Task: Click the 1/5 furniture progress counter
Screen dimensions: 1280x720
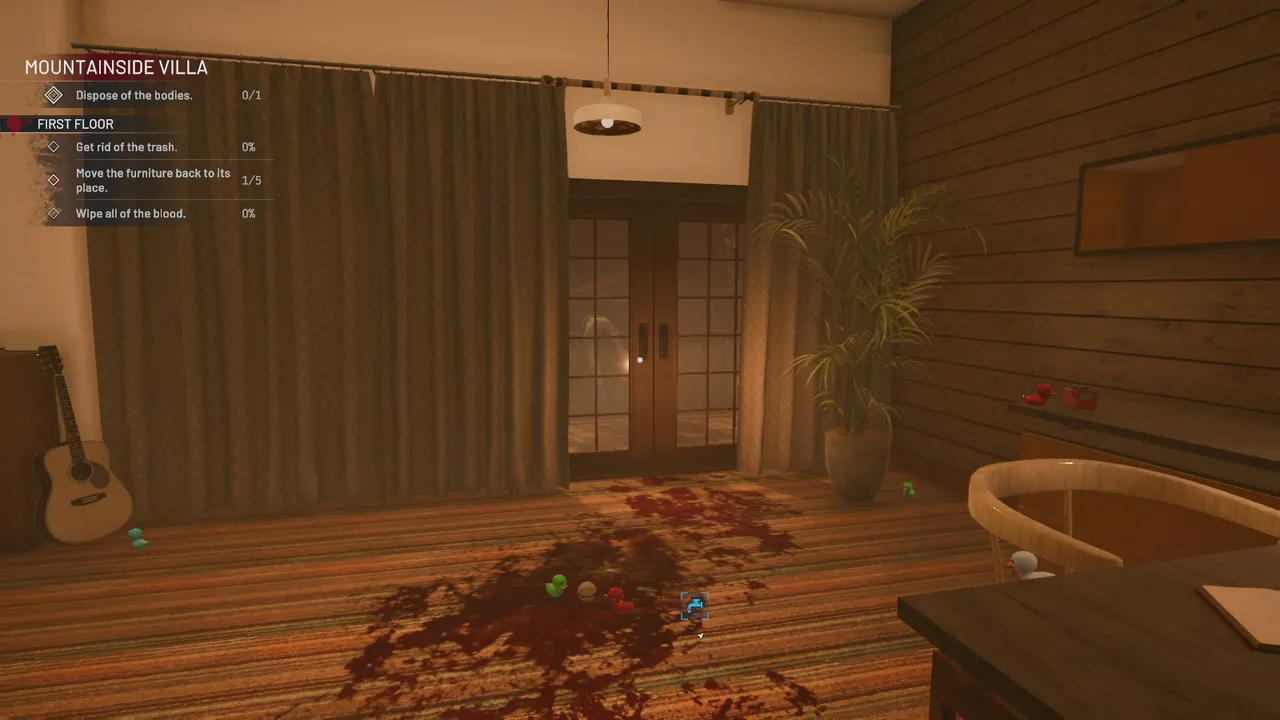Action: (x=250, y=180)
